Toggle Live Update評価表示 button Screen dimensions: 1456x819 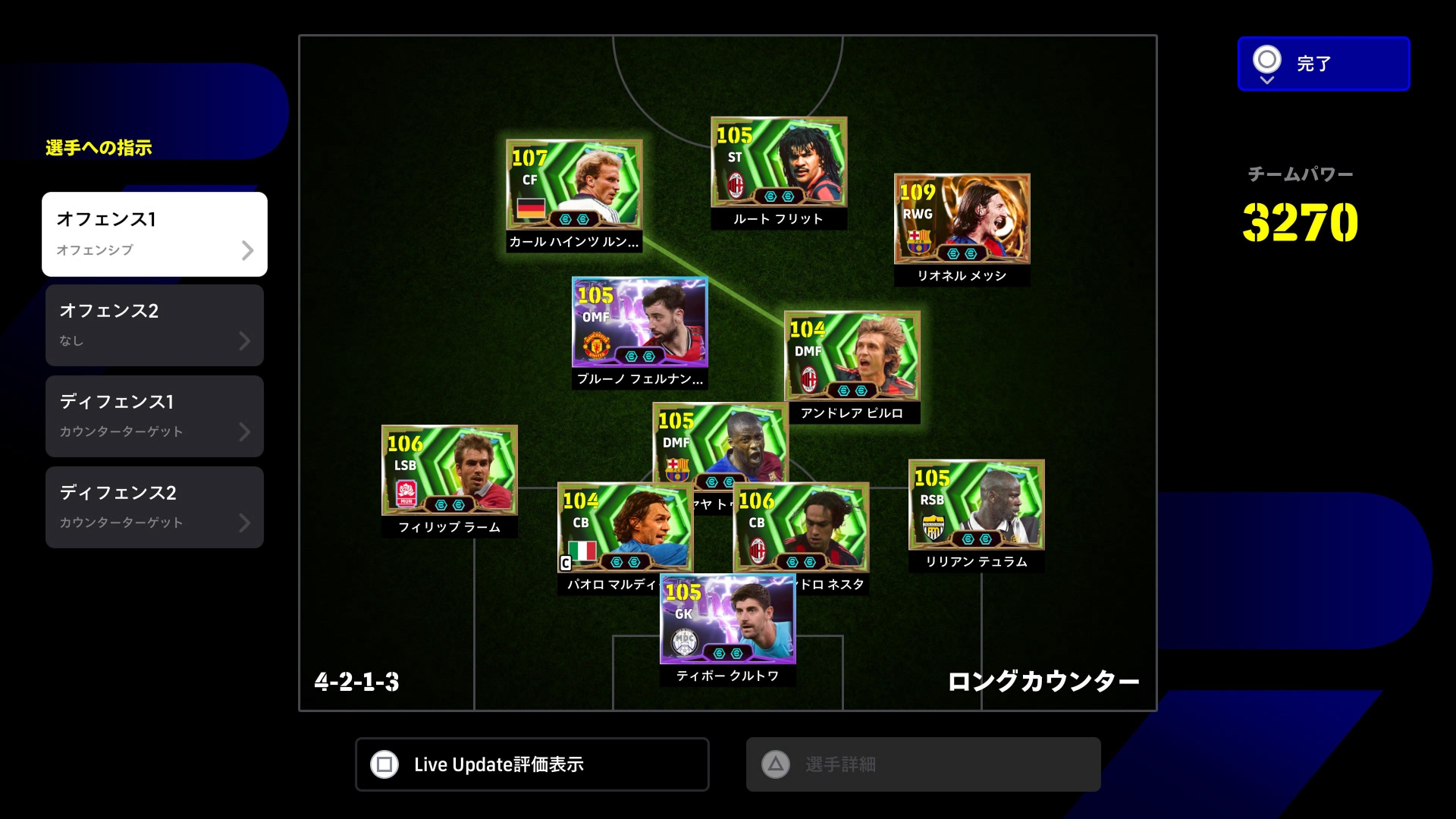point(532,764)
